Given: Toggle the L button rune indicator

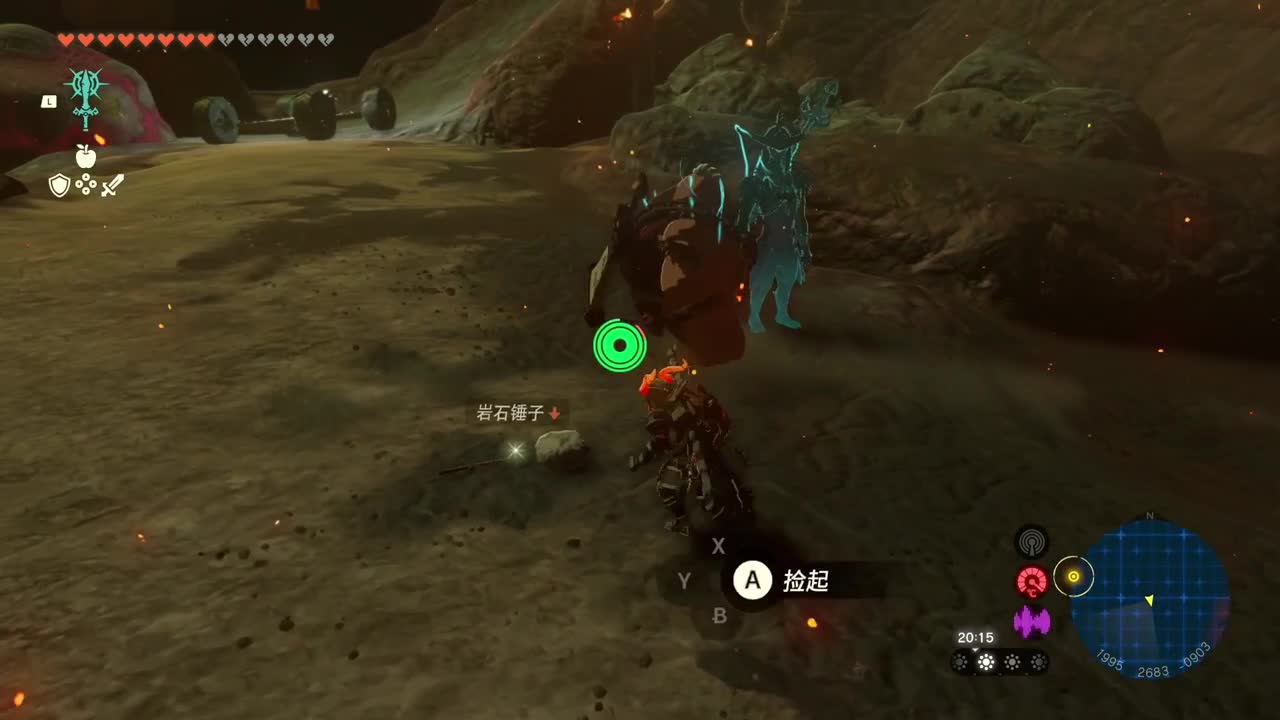Looking at the screenshot, I should point(49,101).
